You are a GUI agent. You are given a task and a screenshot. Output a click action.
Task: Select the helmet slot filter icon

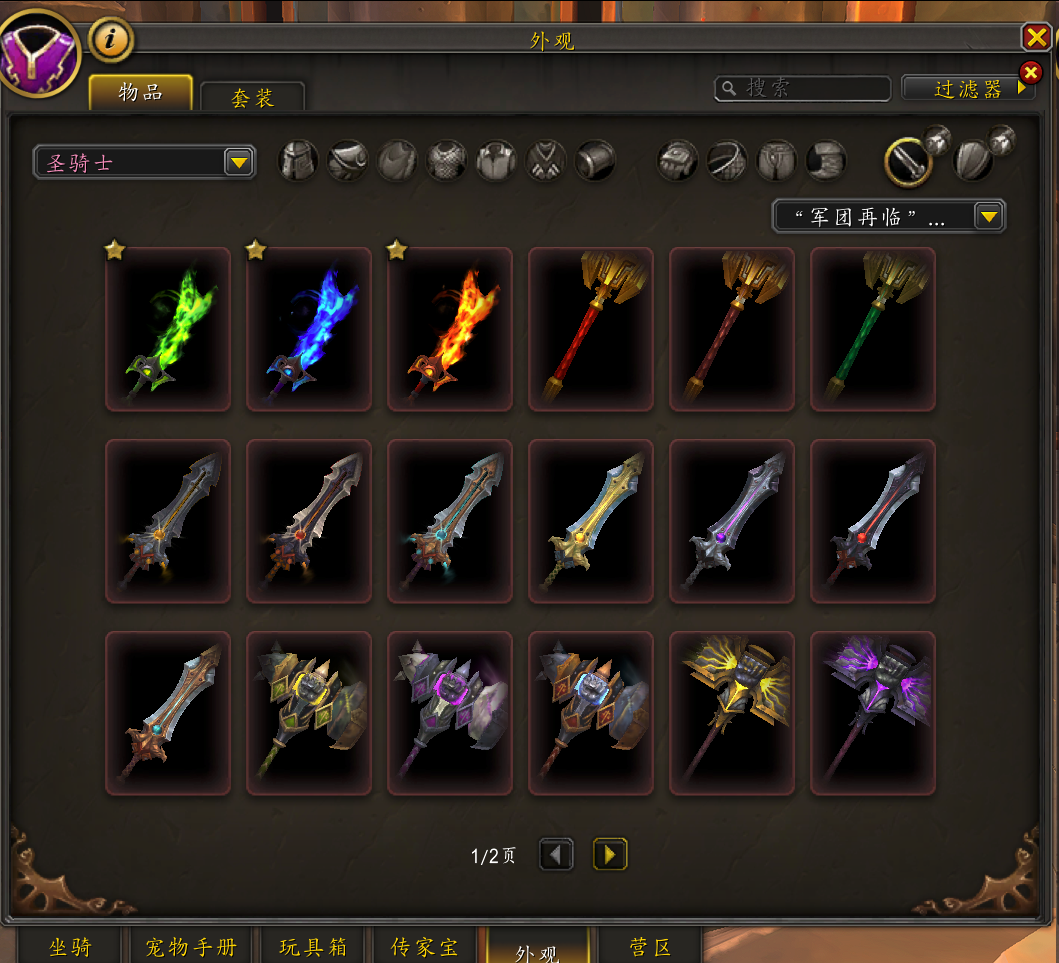(298, 160)
